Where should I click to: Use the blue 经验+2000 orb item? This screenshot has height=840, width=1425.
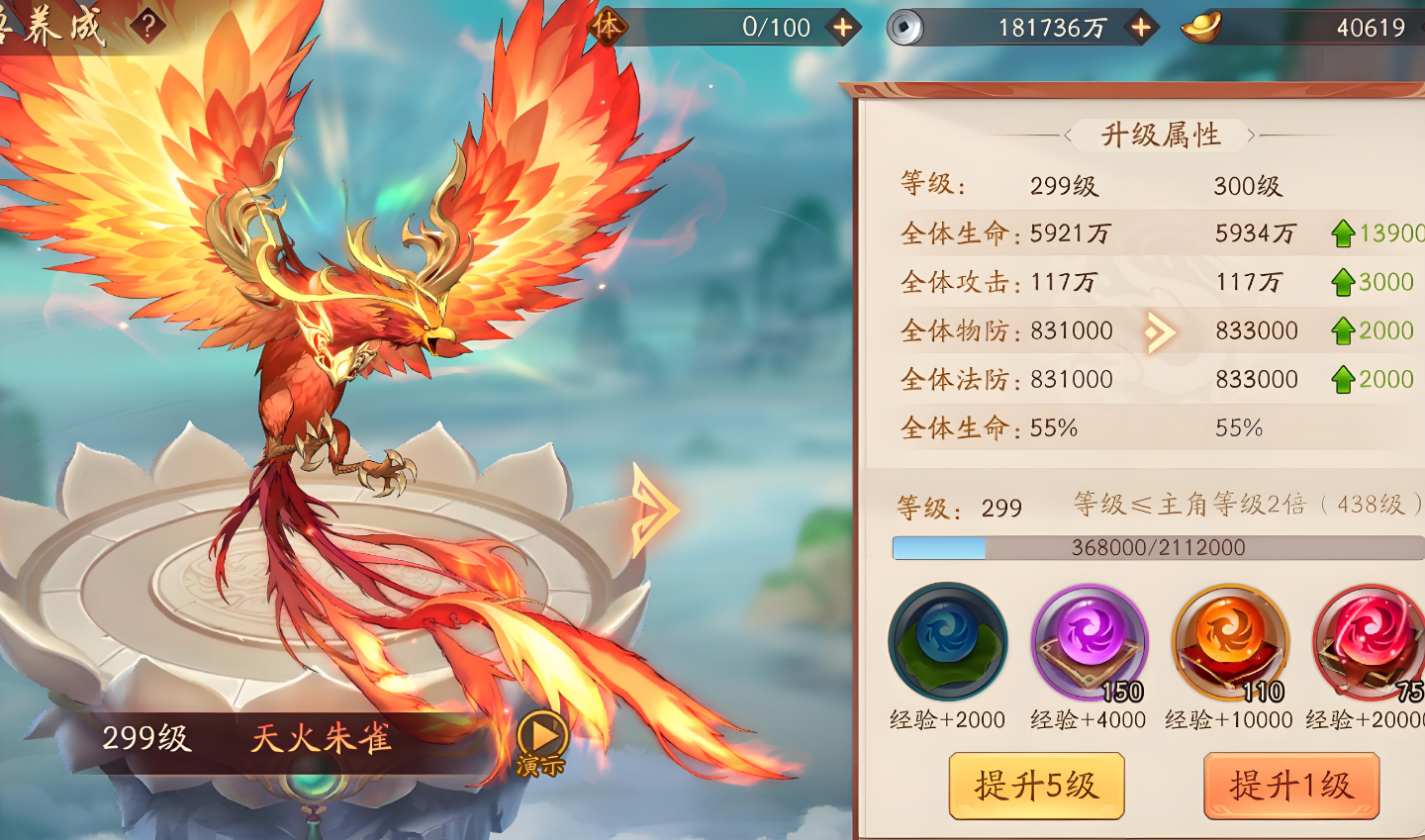tap(947, 642)
